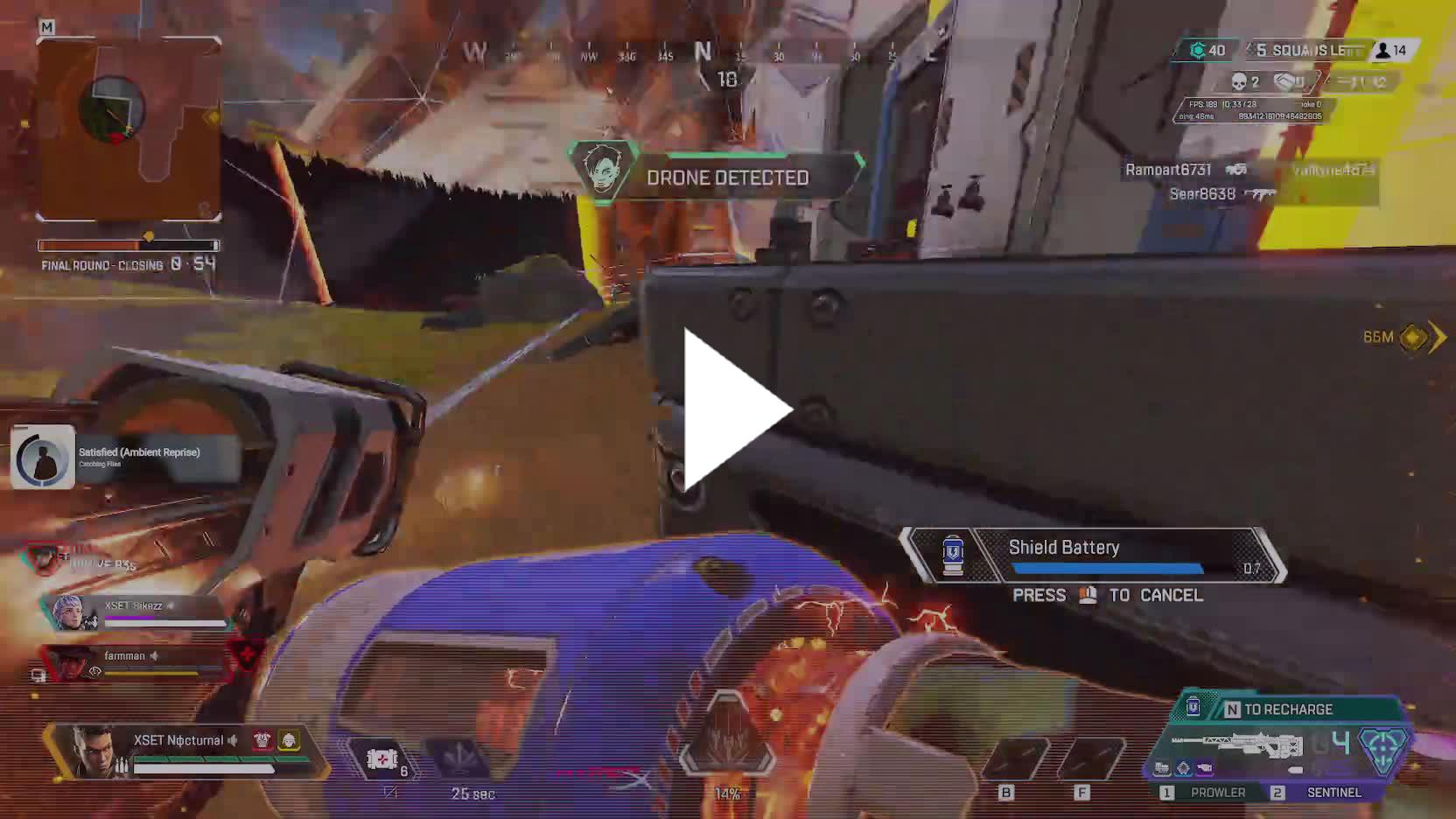Viewport: 1456px width, 819px height.
Task: Play the video with the center play button
Action: point(735,409)
